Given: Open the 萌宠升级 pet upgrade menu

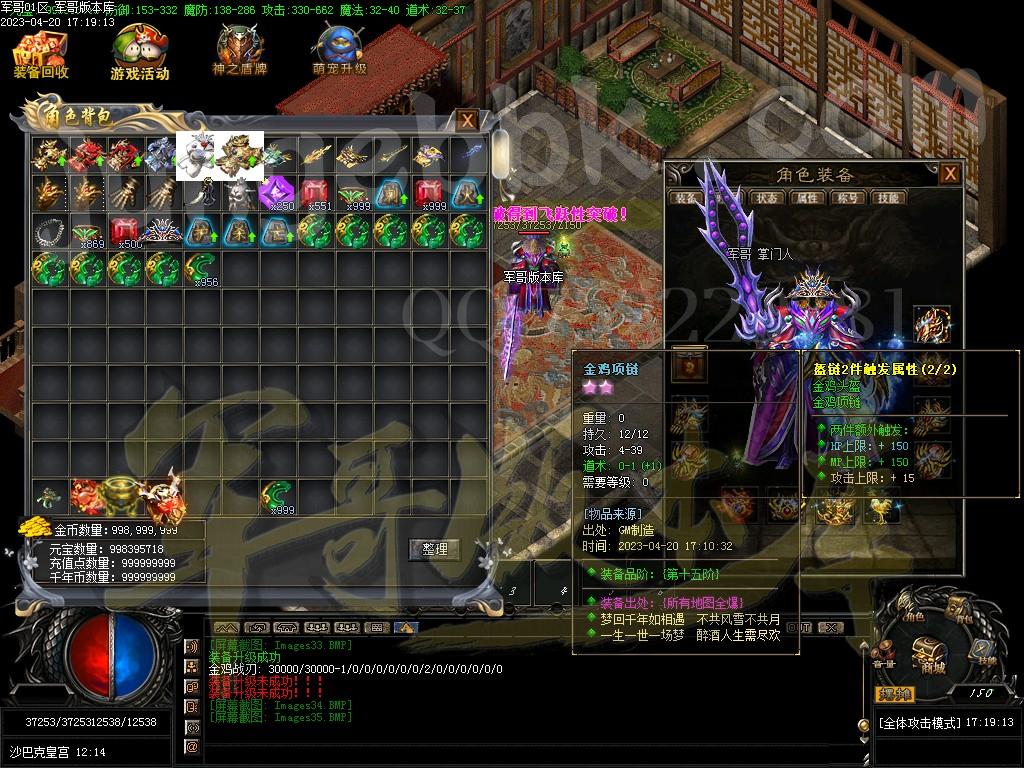Looking at the screenshot, I should click(x=338, y=52).
